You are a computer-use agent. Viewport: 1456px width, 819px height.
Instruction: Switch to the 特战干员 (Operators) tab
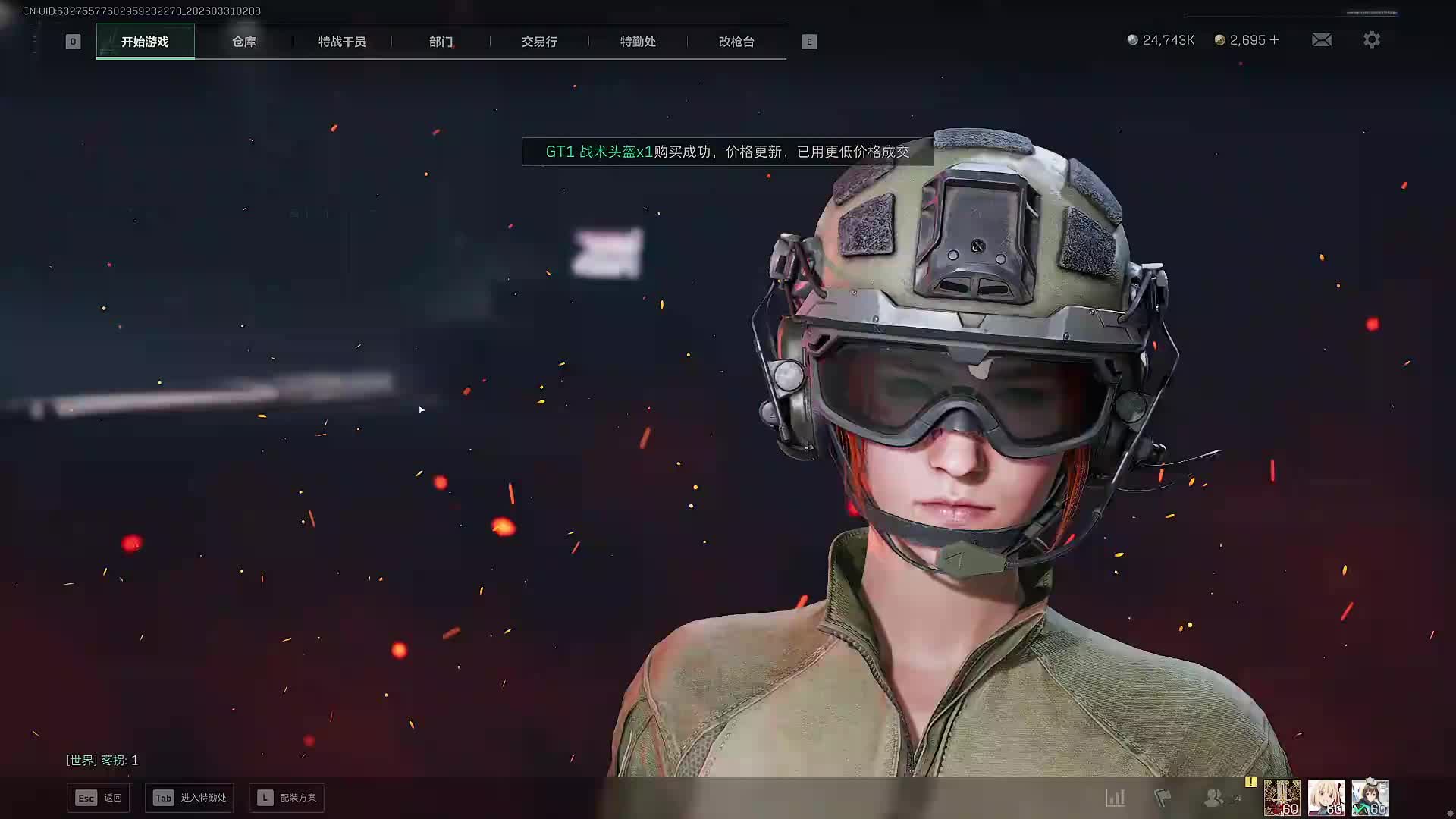click(x=342, y=42)
